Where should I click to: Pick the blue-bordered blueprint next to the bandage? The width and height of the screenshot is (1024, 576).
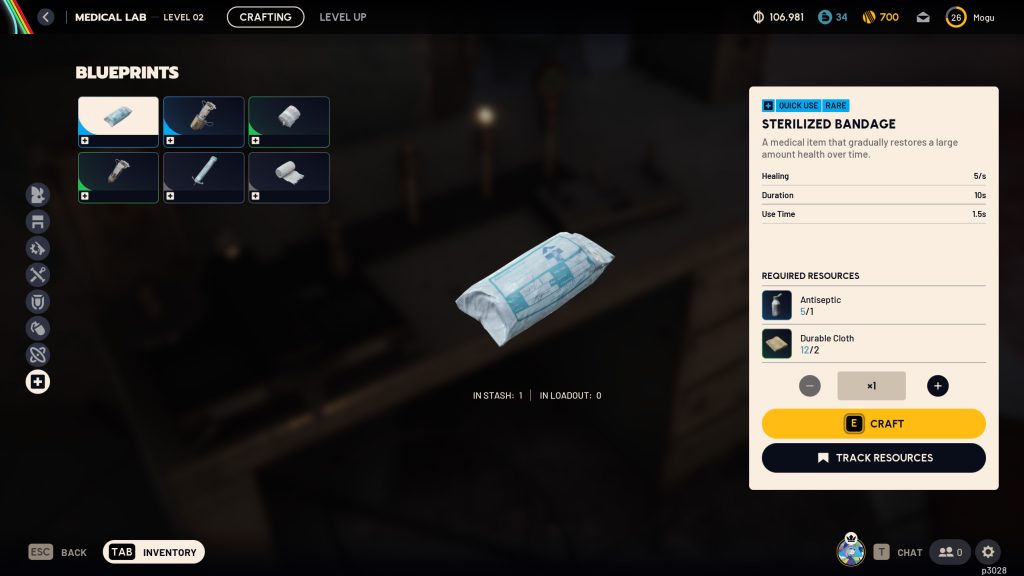pos(203,122)
